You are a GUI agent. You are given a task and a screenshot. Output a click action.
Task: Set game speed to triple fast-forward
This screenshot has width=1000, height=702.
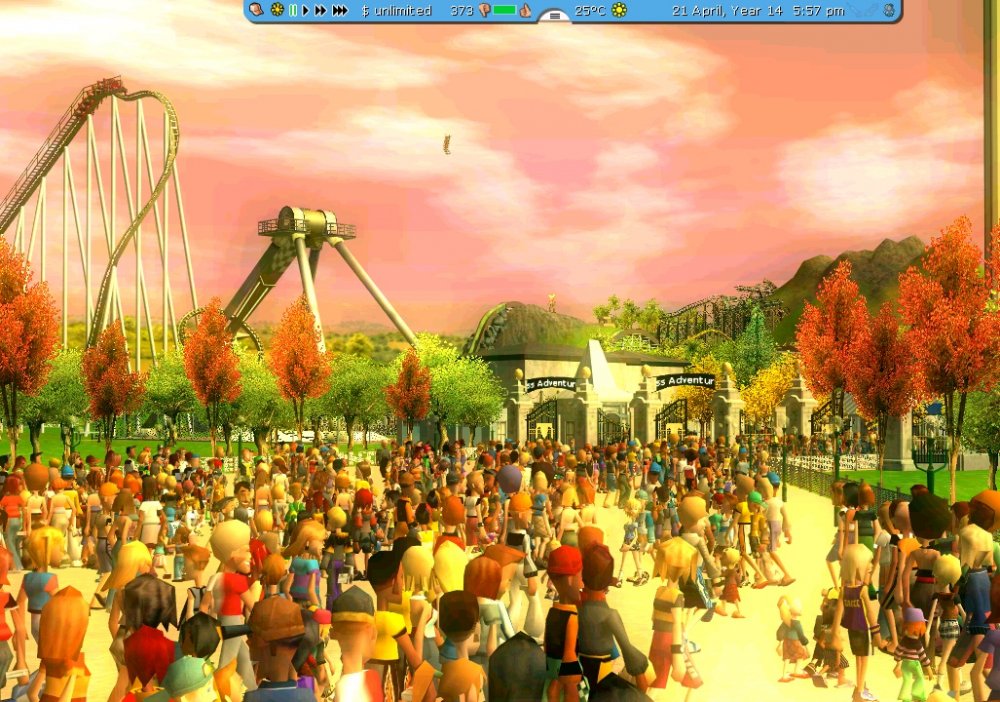[x=340, y=10]
